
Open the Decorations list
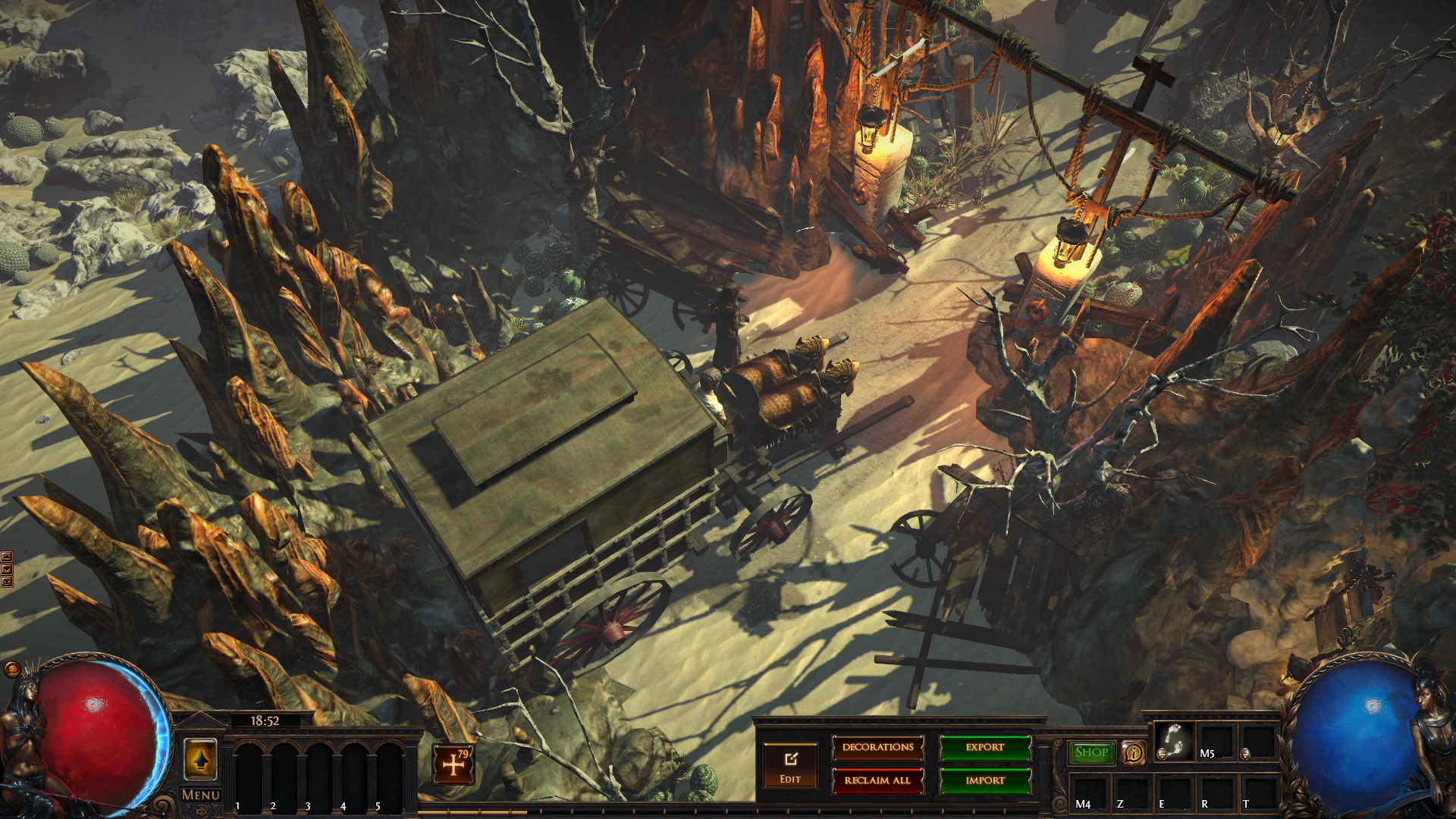click(x=877, y=748)
